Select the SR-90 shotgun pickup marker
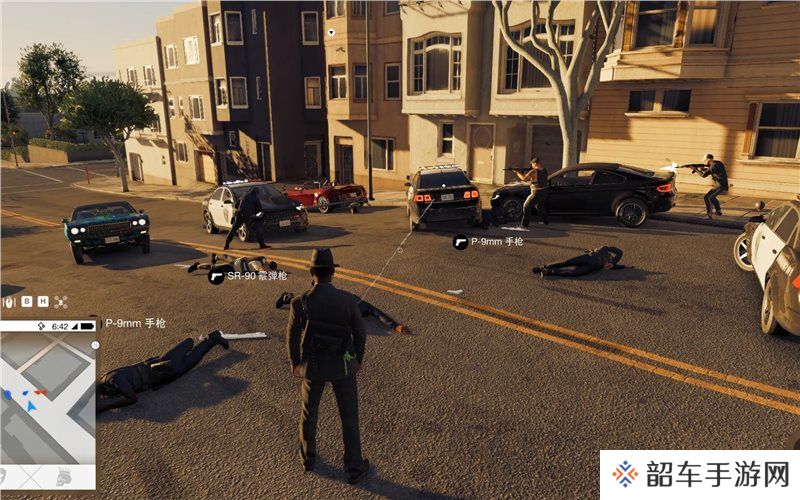 (x=216, y=276)
